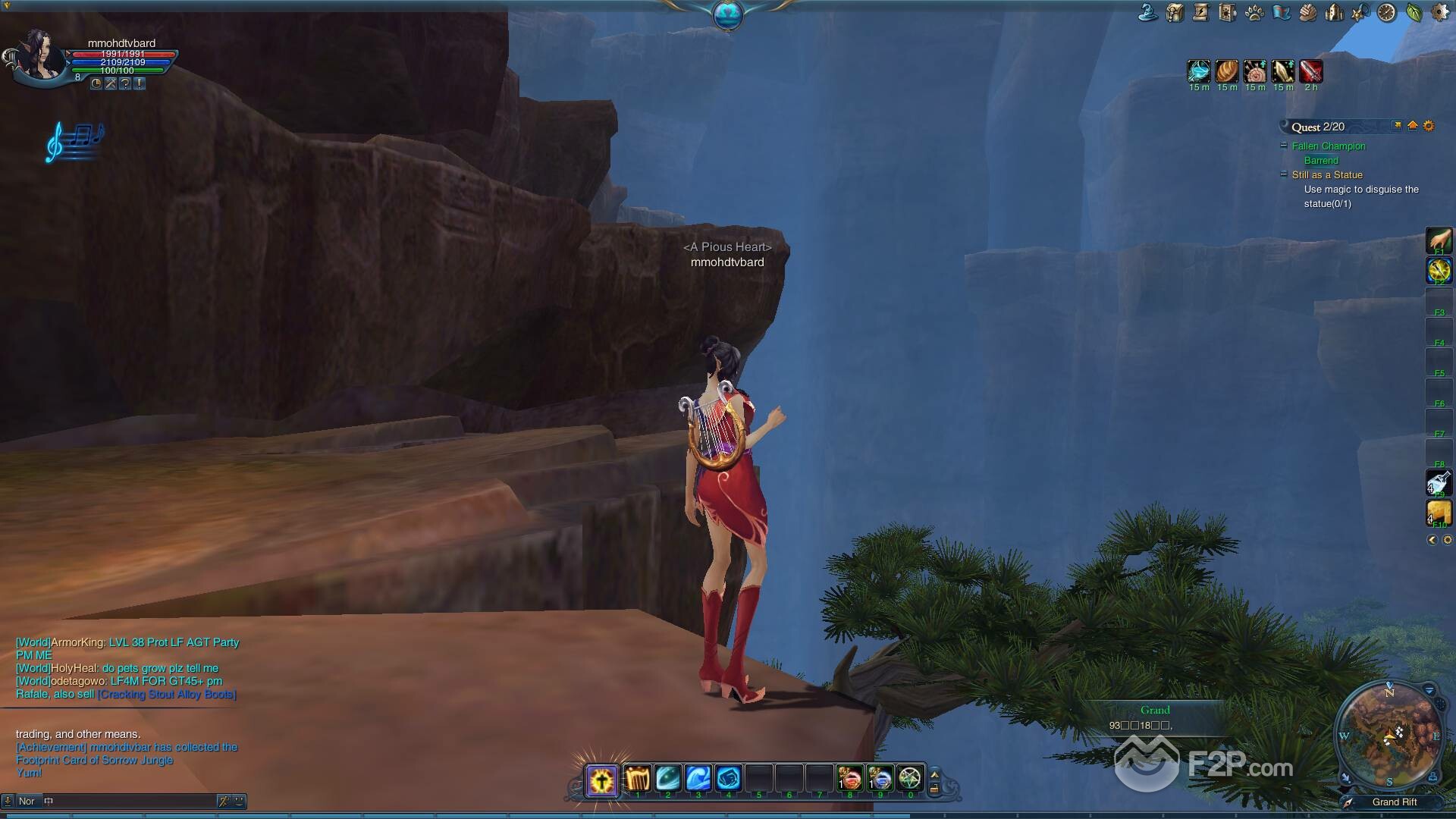The height and width of the screenshot is (819, 1456).
Task: Use the blue mana potion slot
Action: (880, 779)
